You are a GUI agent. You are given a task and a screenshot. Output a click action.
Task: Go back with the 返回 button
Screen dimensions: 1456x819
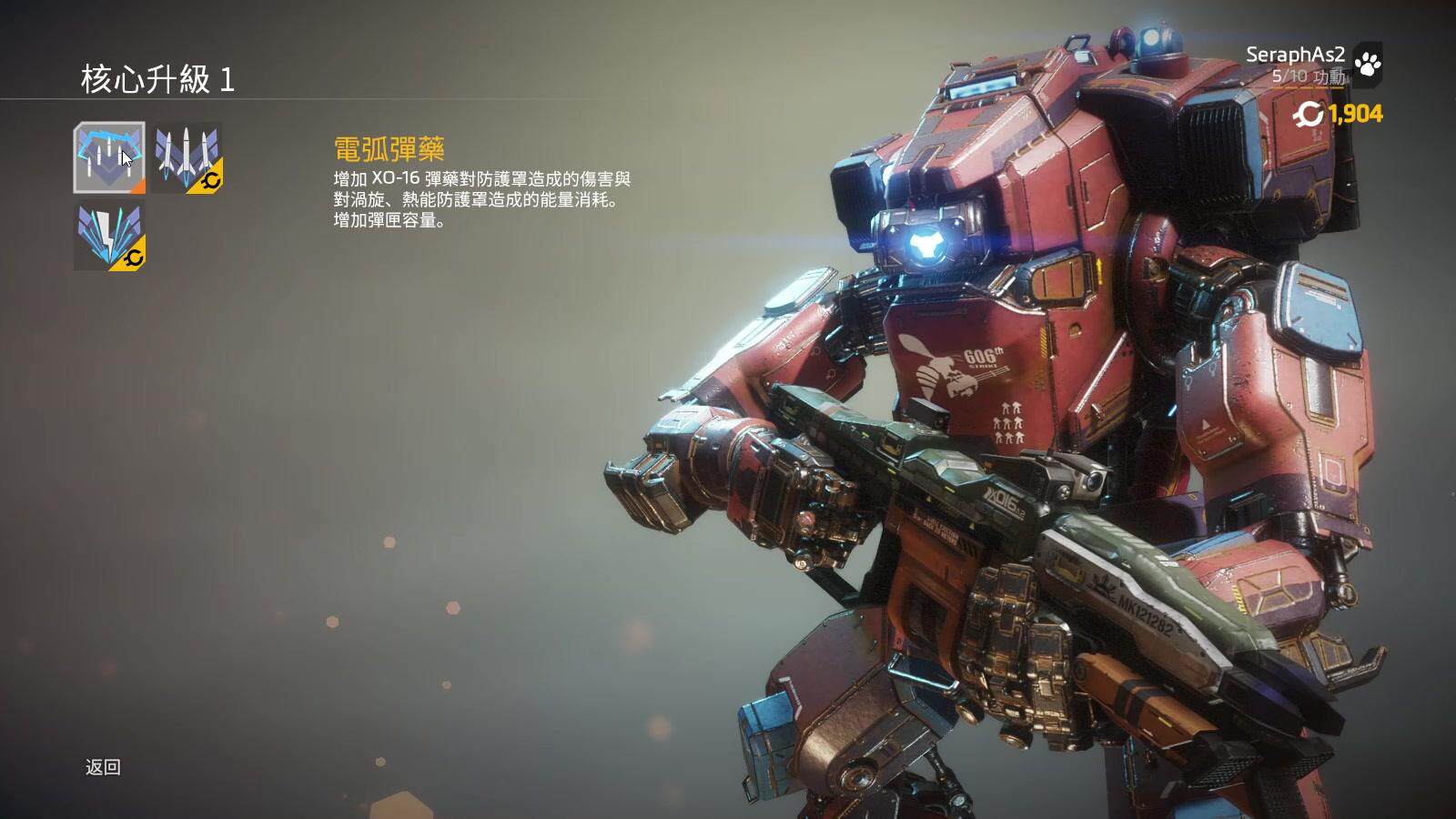pos(103,767)
